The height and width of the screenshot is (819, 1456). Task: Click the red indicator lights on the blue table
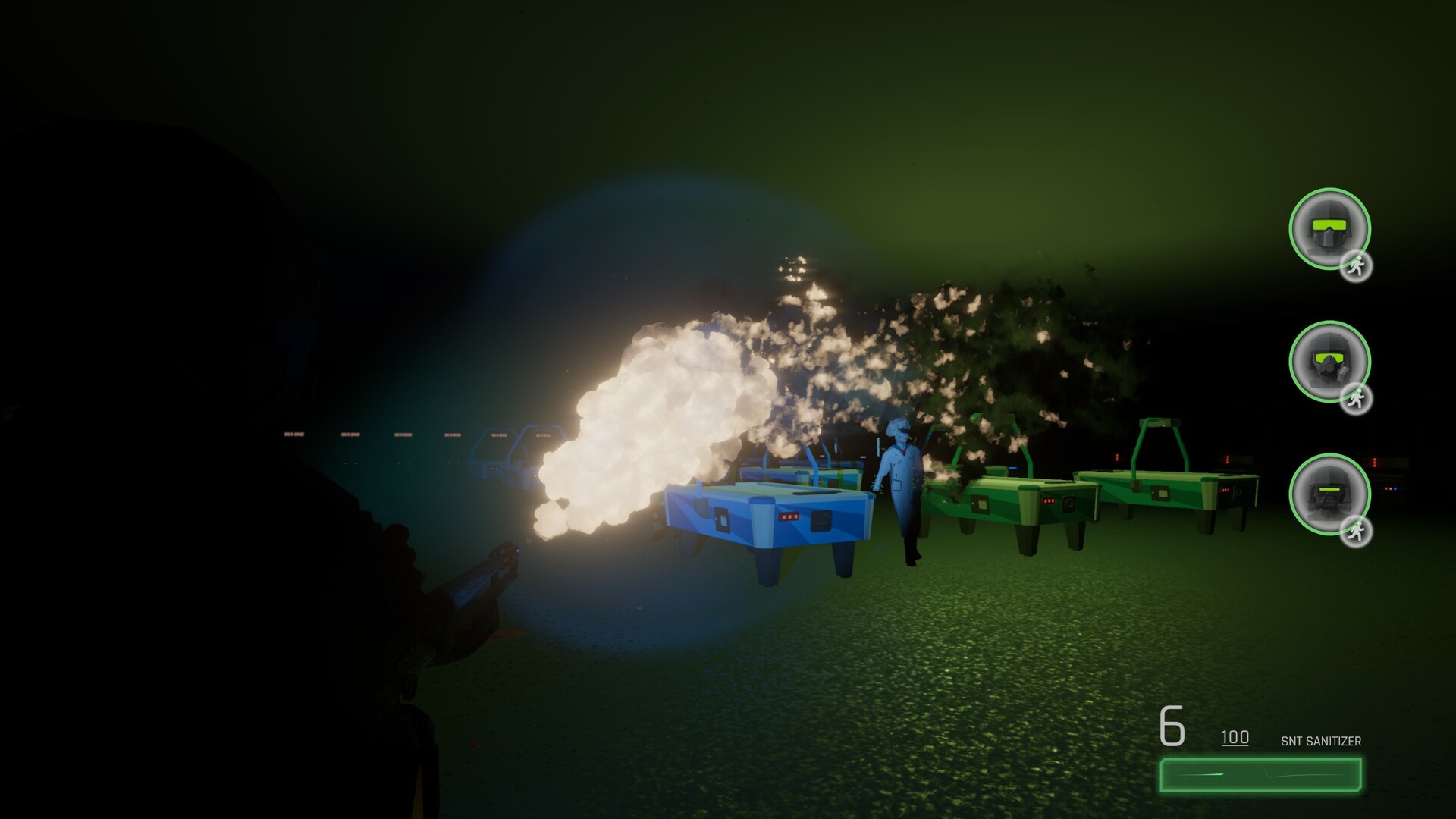[789, 515]
